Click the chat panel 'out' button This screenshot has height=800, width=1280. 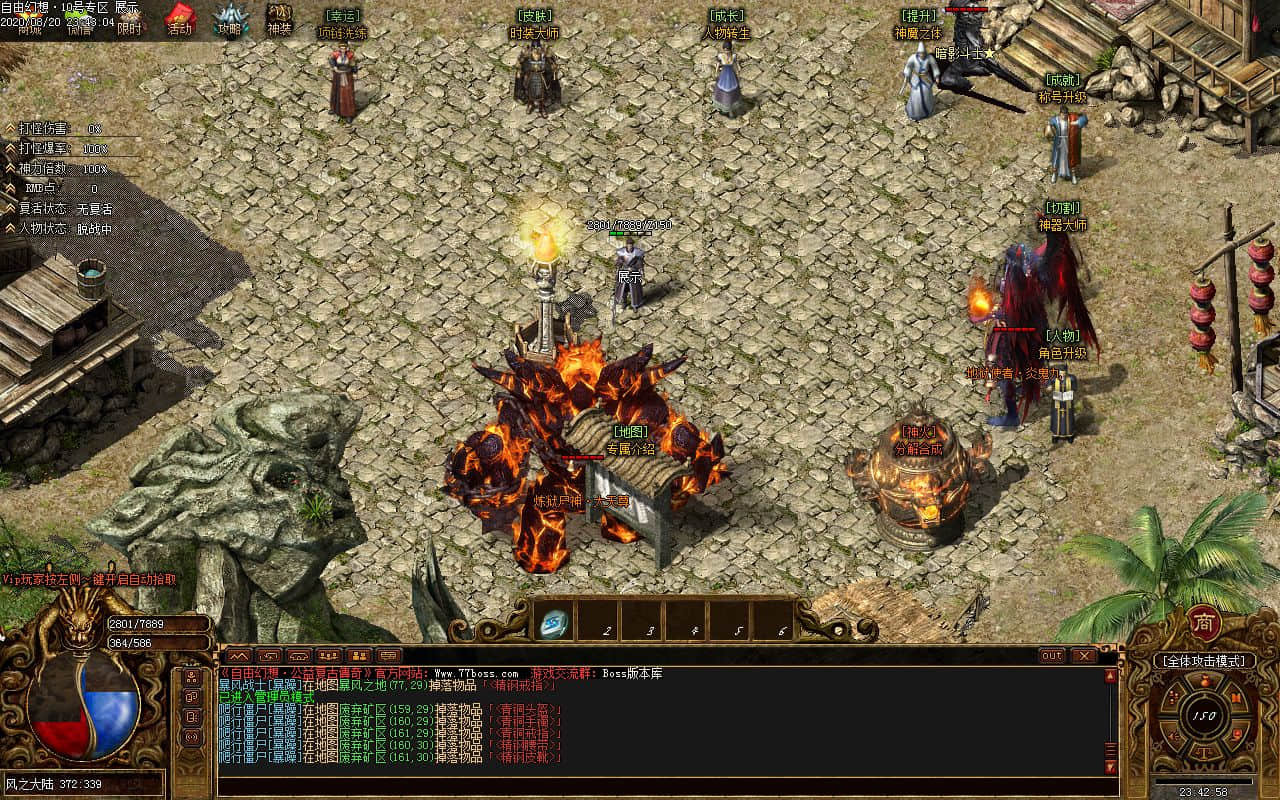pyautogui.click(x=1052, y=656)
